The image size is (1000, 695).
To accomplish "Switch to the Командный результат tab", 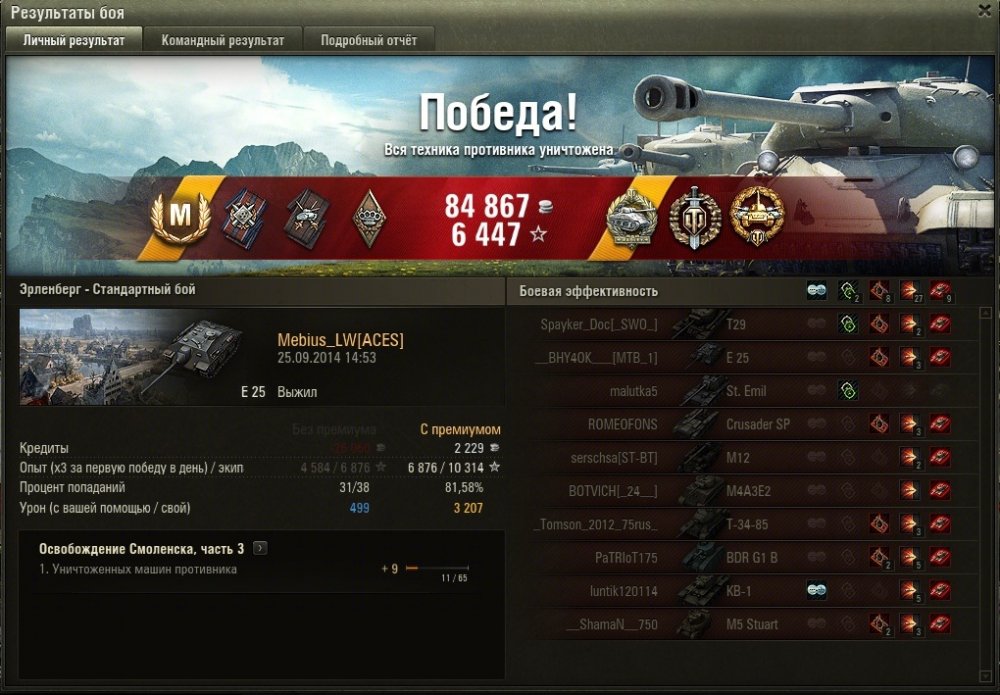I will (223, 40).
